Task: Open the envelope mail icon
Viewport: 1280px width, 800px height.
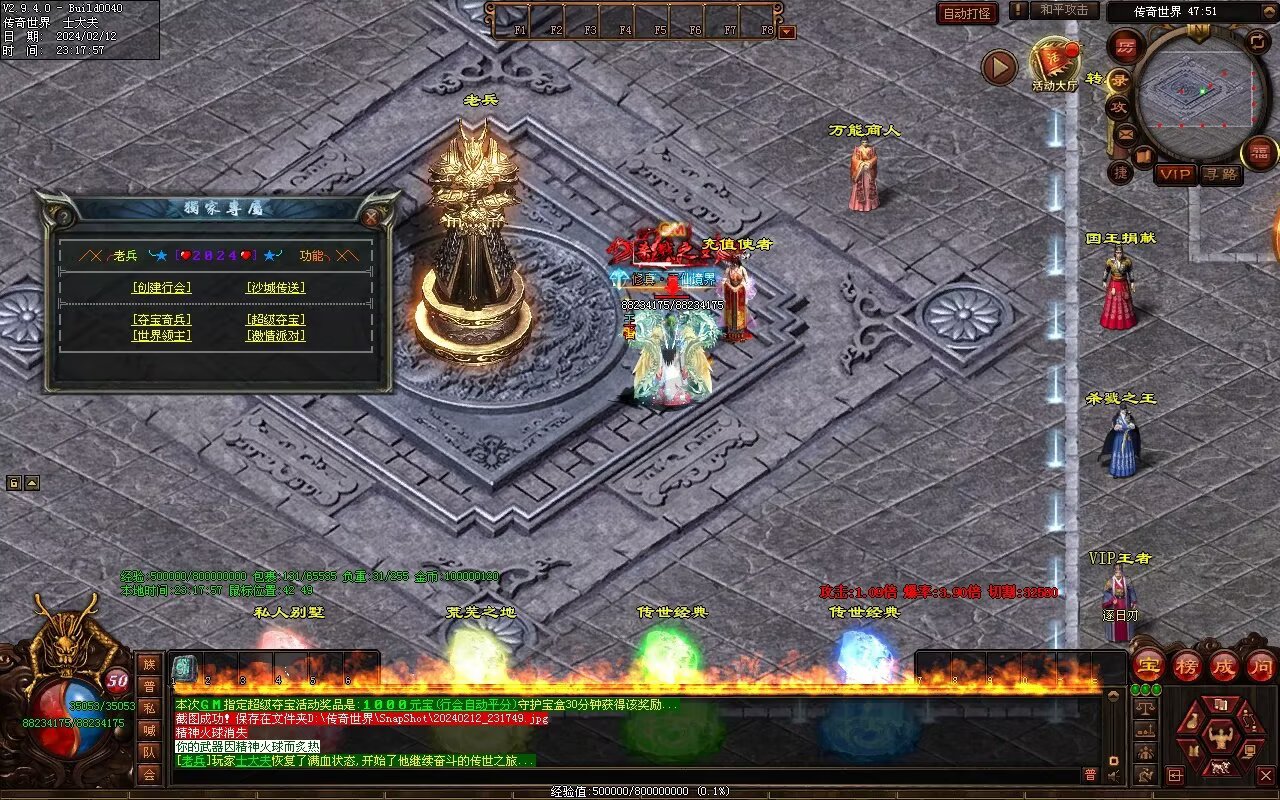Action: pos(1126,133)
